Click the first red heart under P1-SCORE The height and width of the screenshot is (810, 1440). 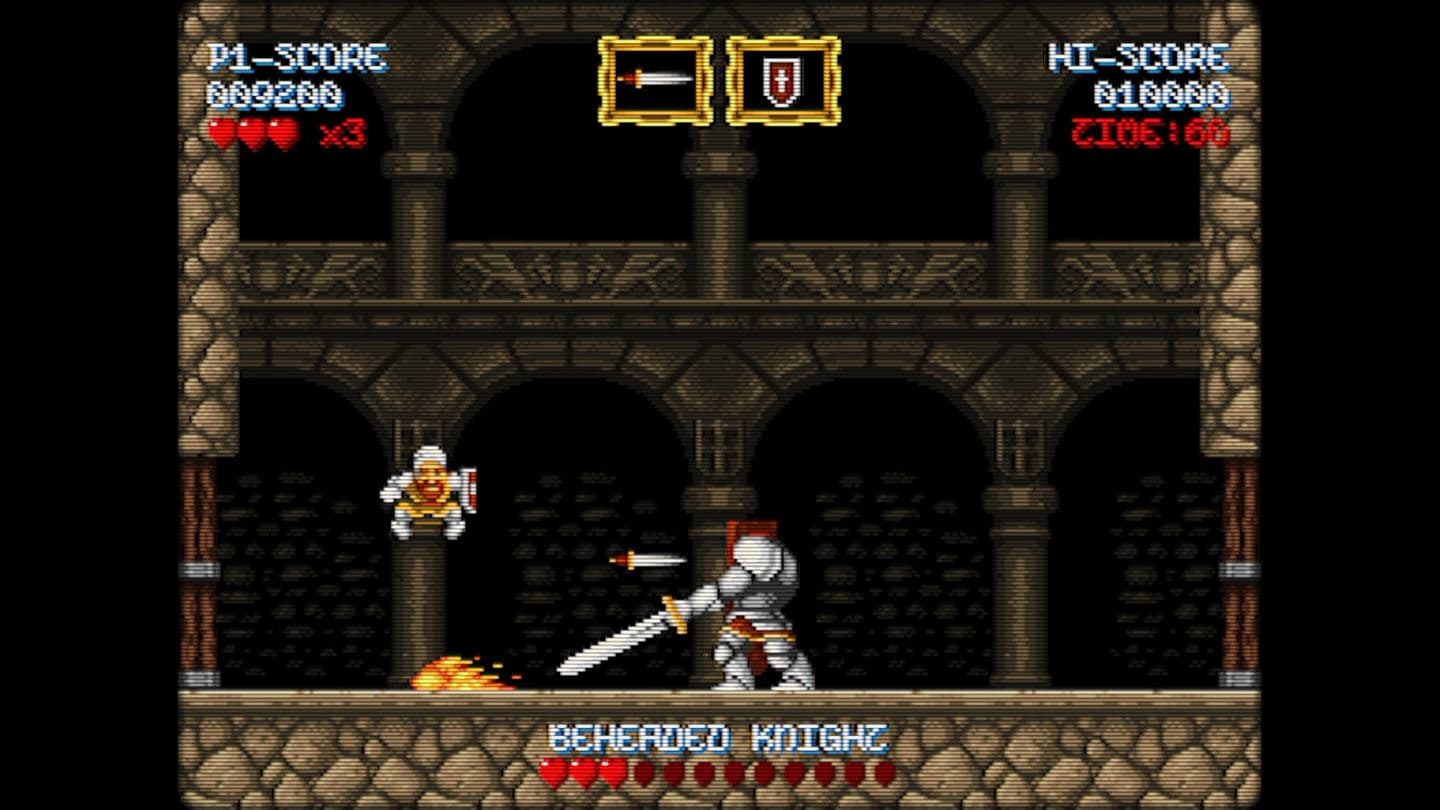tap(219, 130)
